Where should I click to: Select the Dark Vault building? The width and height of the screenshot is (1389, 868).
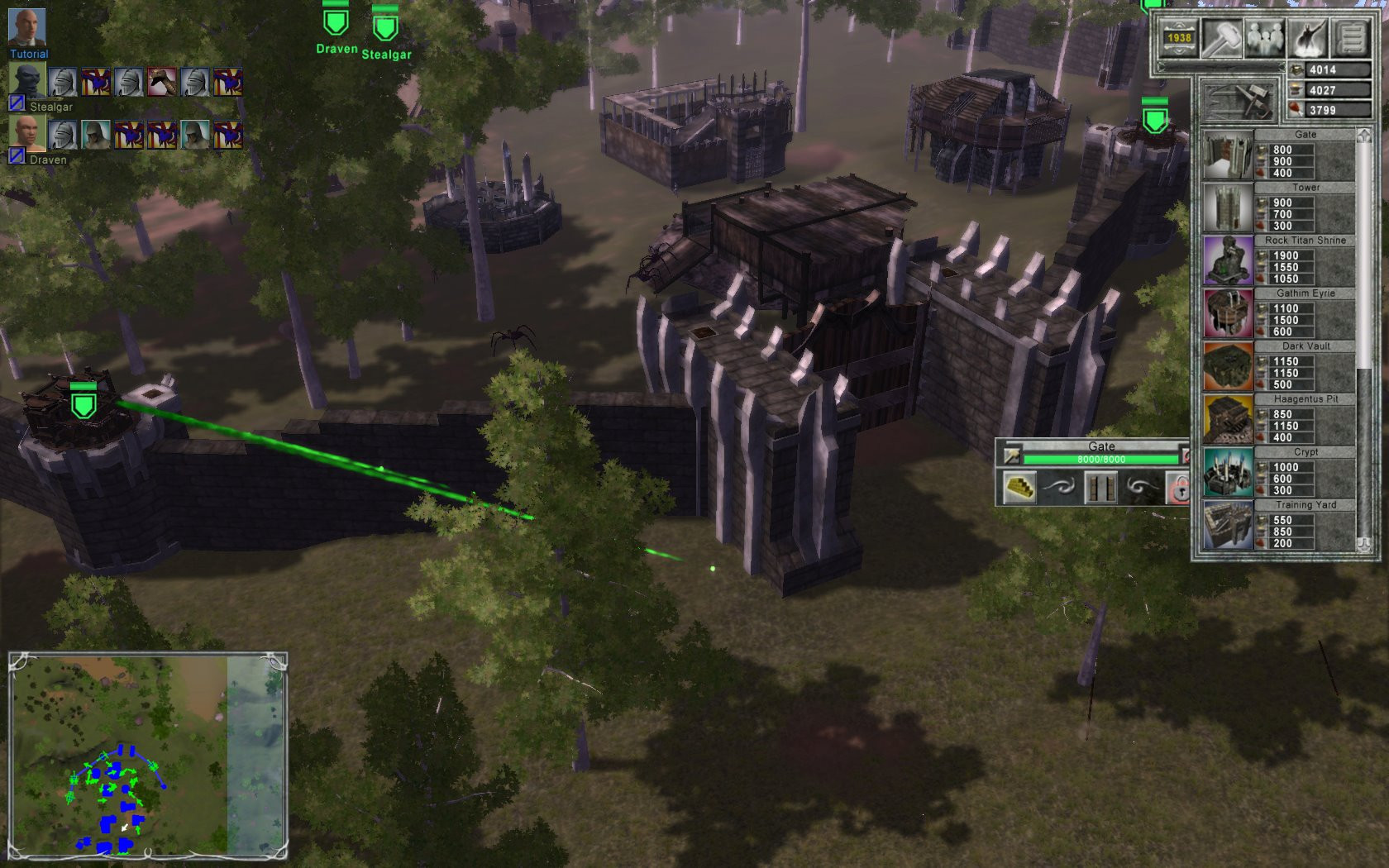pos(1228,366)
